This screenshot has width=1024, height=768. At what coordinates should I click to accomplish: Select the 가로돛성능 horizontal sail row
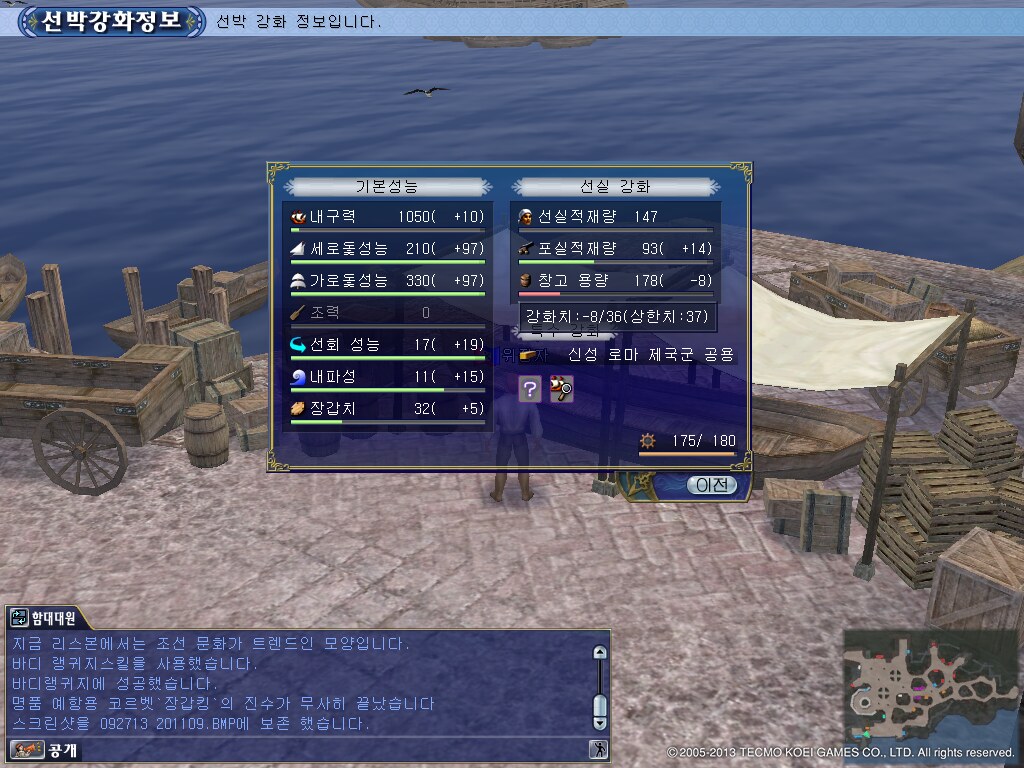click(x=388, y=281)
